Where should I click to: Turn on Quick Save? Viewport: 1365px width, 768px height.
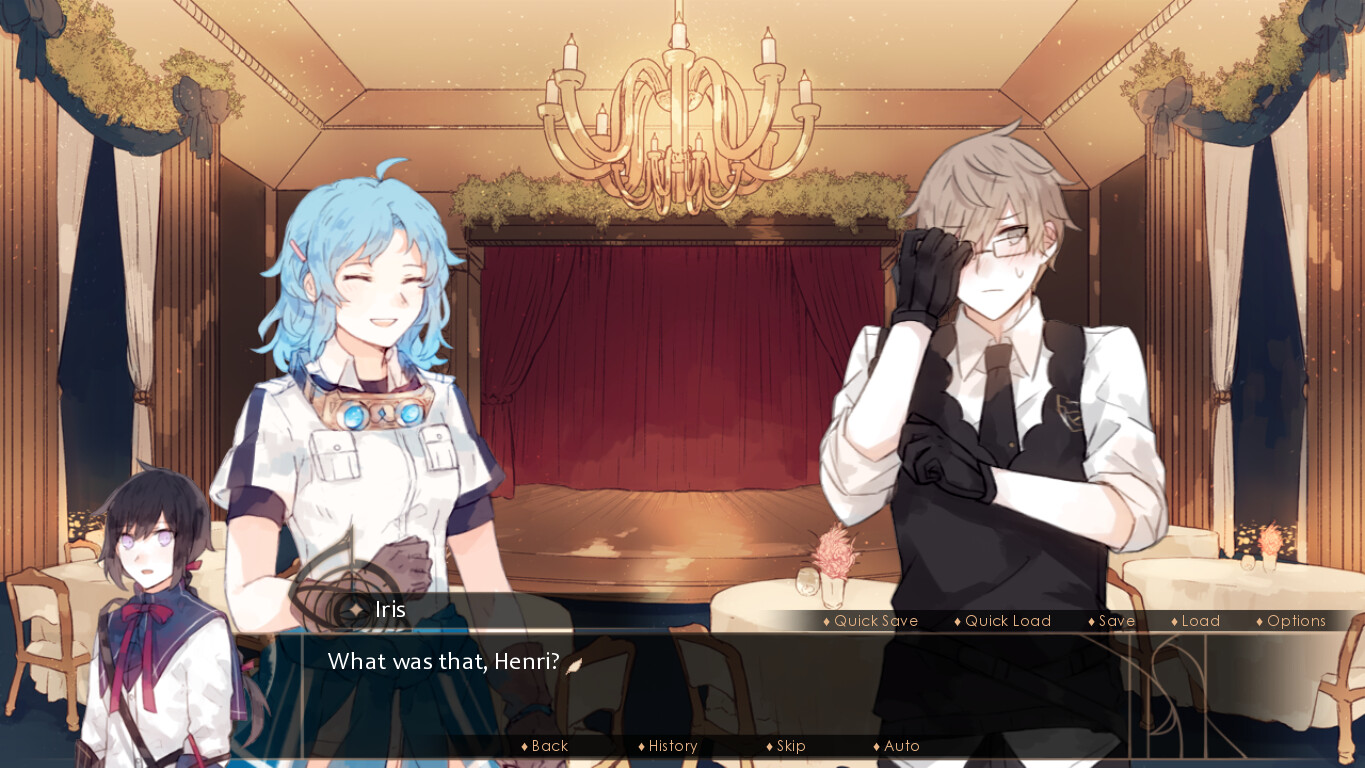click(x=870, y=621)
